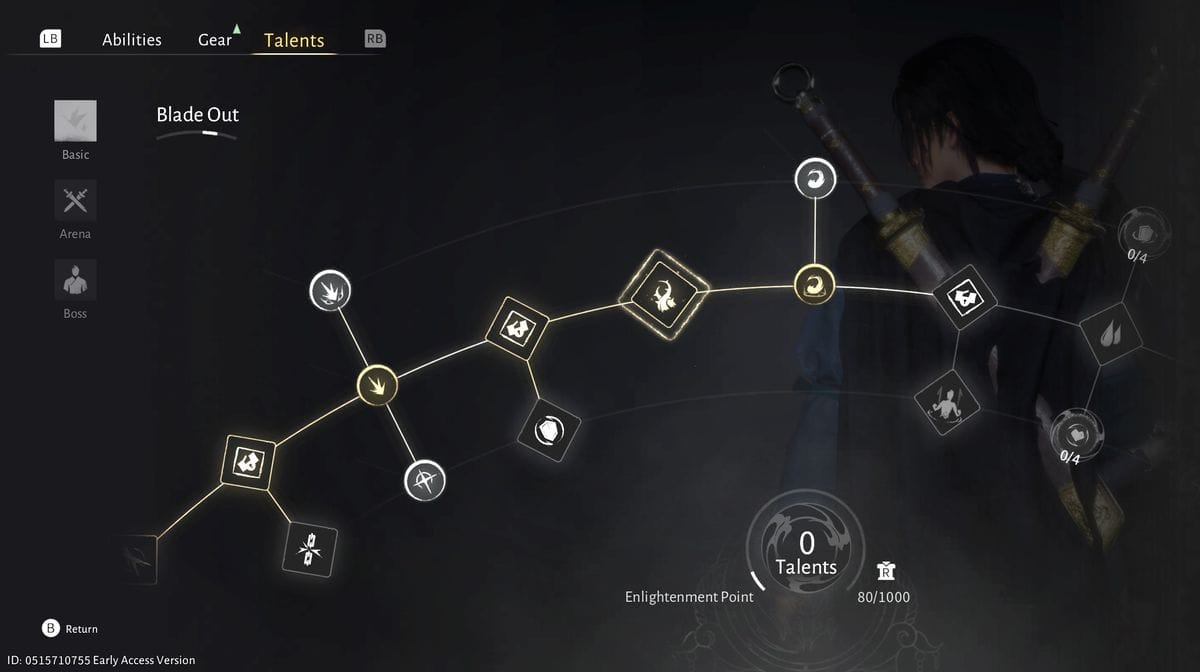Select the shield-ring square talent node
1200x672 pixels.
549,431
